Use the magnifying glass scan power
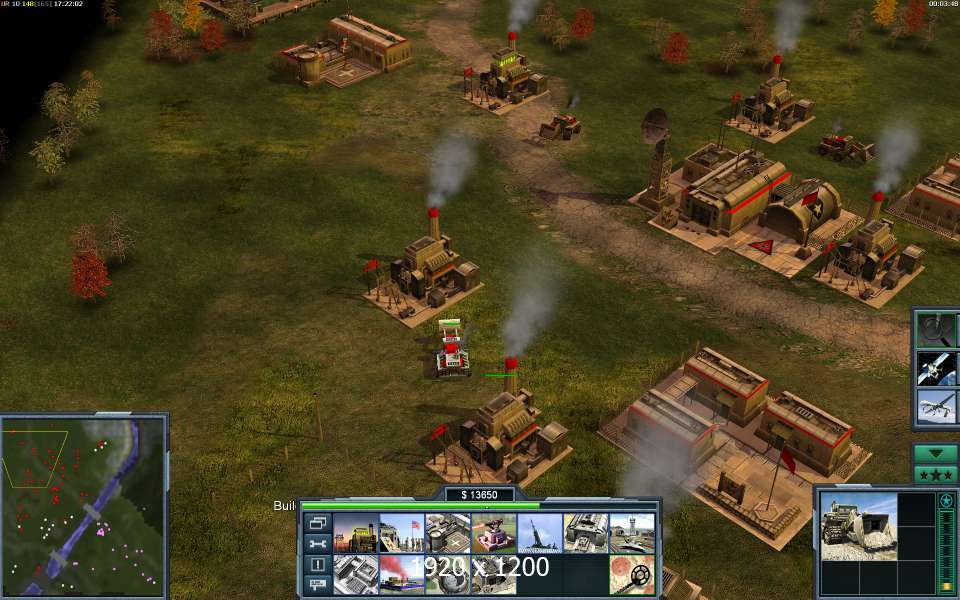This screenshot has width=960, height=600. coord(937,329)
